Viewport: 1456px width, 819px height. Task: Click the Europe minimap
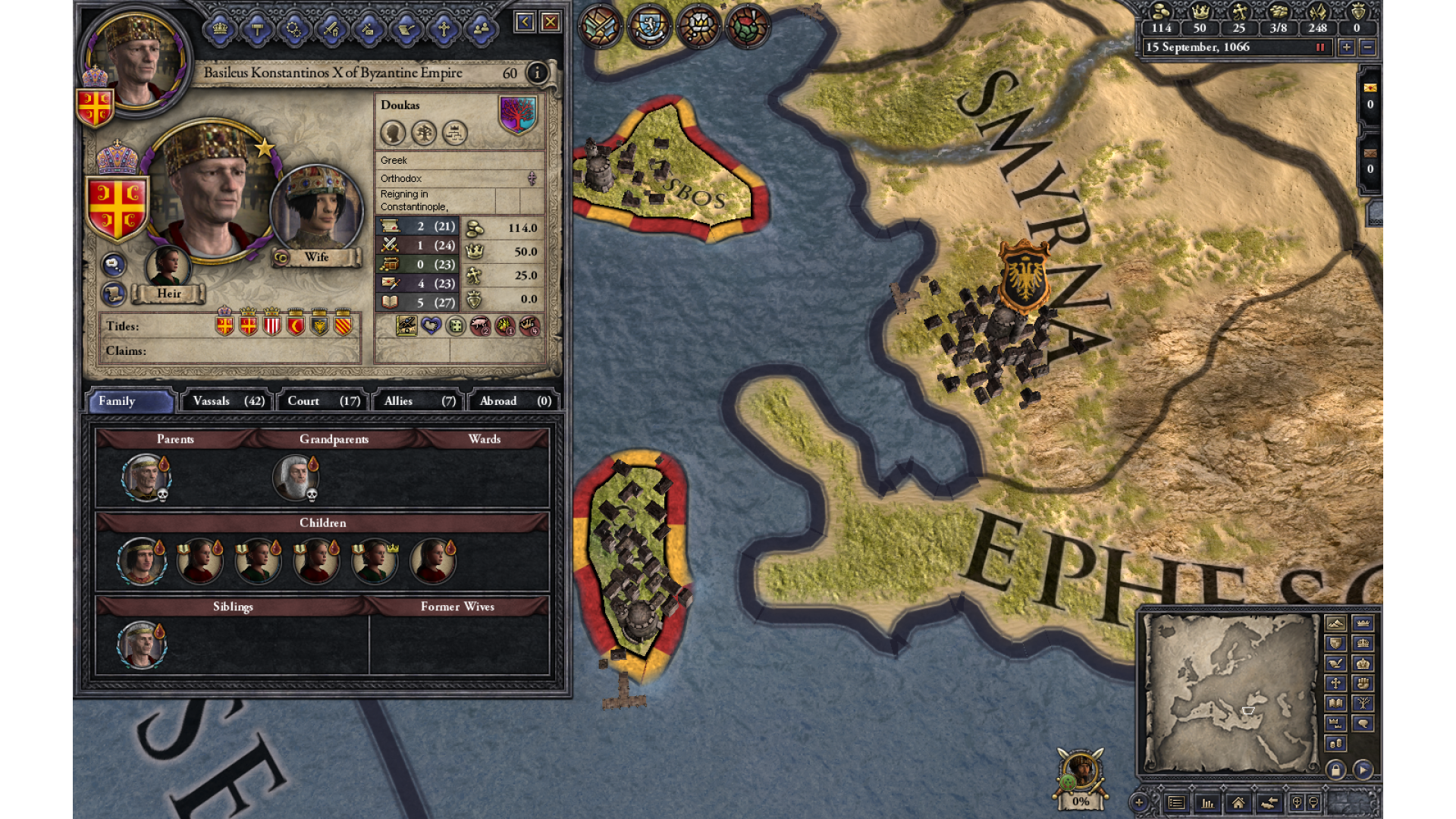1229,692
